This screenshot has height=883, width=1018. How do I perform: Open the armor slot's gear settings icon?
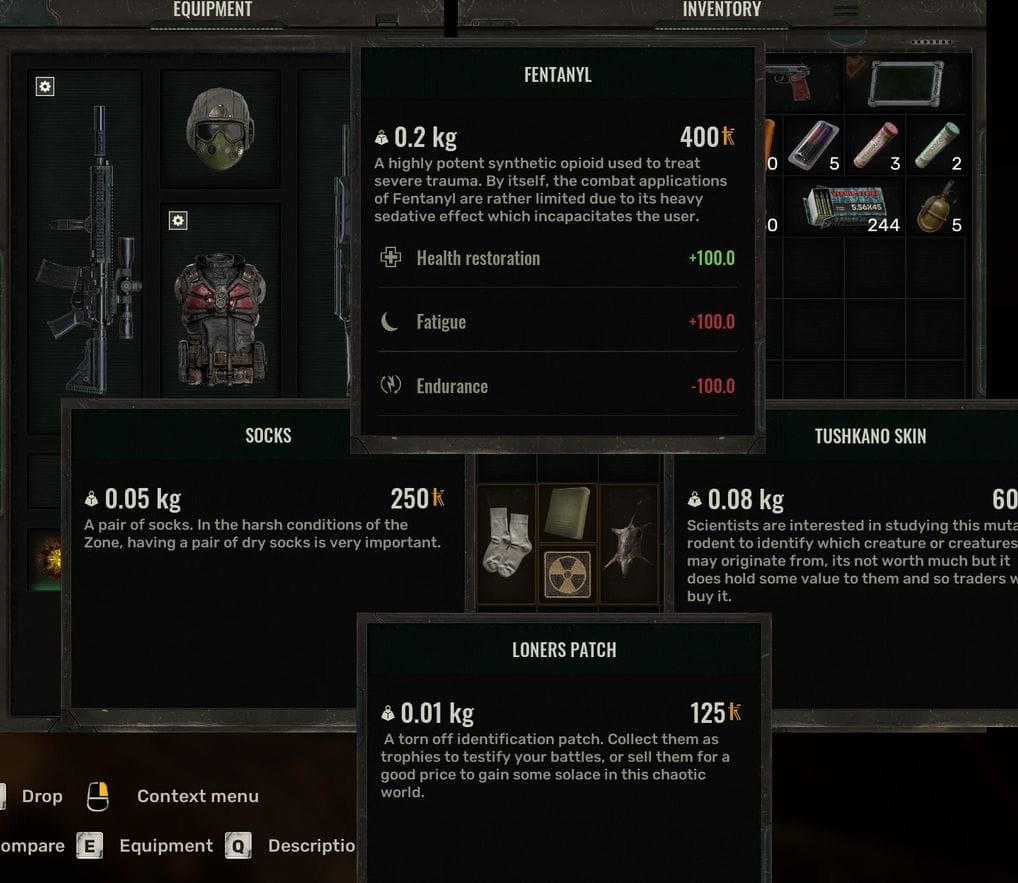tap(178, 220)
